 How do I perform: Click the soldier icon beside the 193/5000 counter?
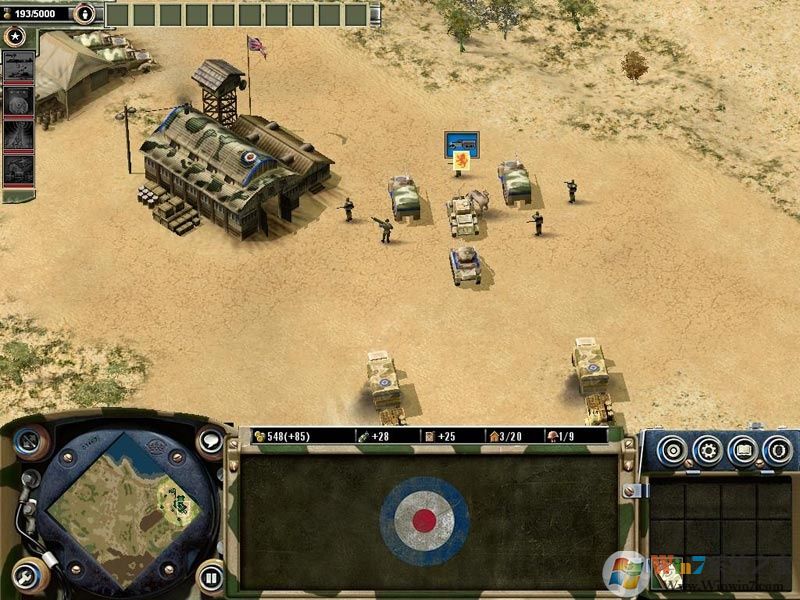click(87, 14)
